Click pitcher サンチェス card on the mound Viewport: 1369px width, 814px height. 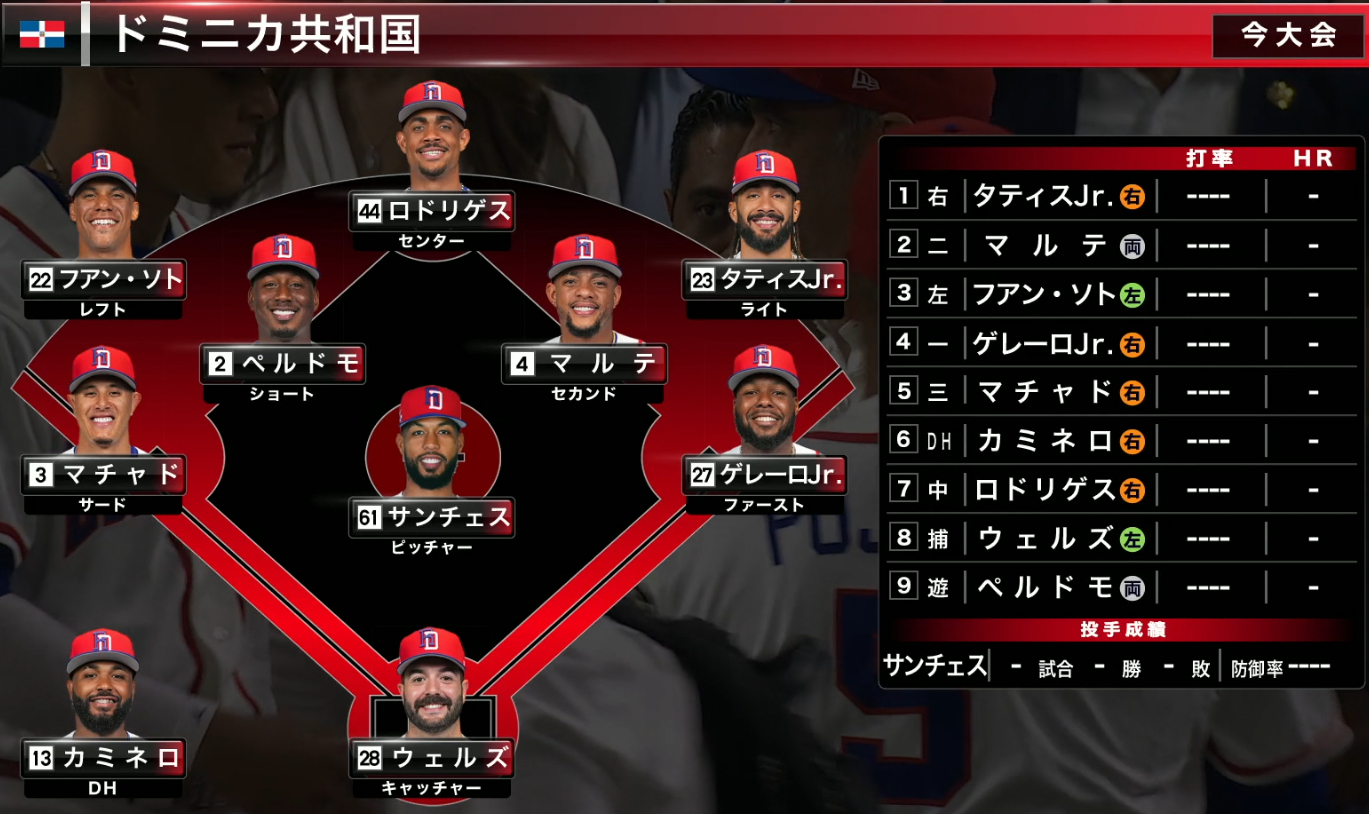[x=432, y=518]
